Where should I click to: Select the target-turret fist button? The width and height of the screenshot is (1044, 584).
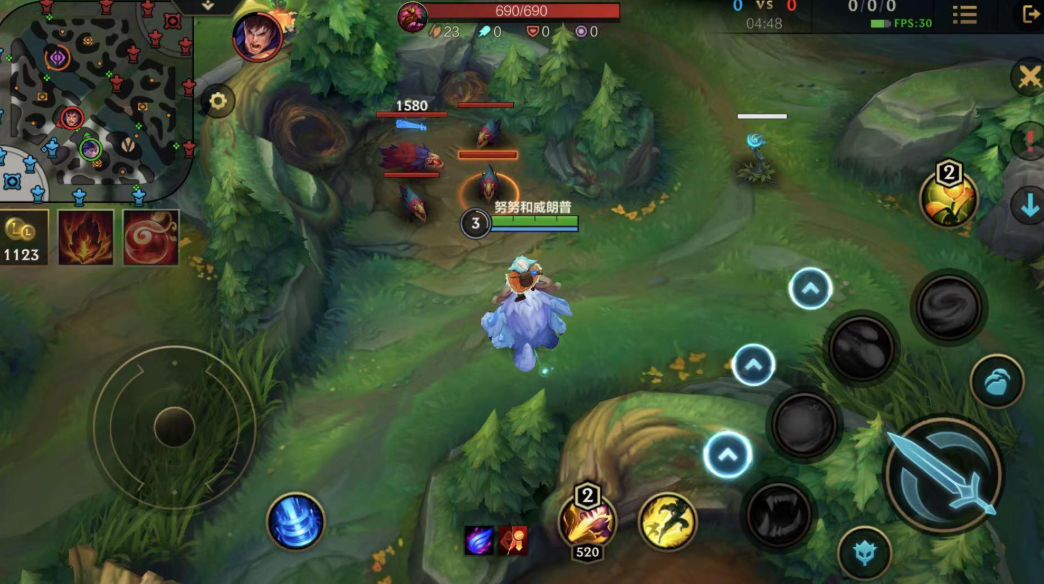(997, 381)
